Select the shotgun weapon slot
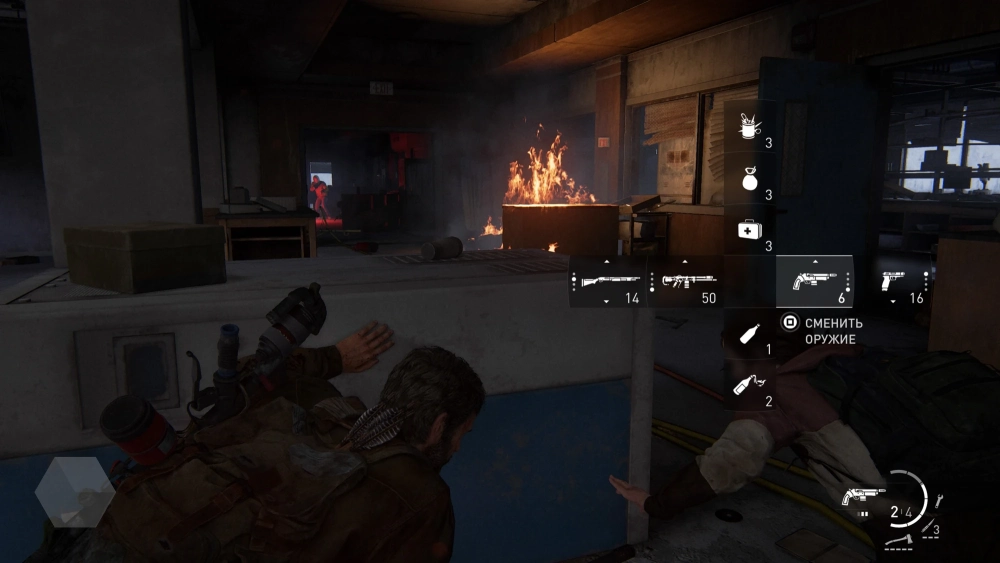The height and width of the screenshot is (563, 1000). 607,282
